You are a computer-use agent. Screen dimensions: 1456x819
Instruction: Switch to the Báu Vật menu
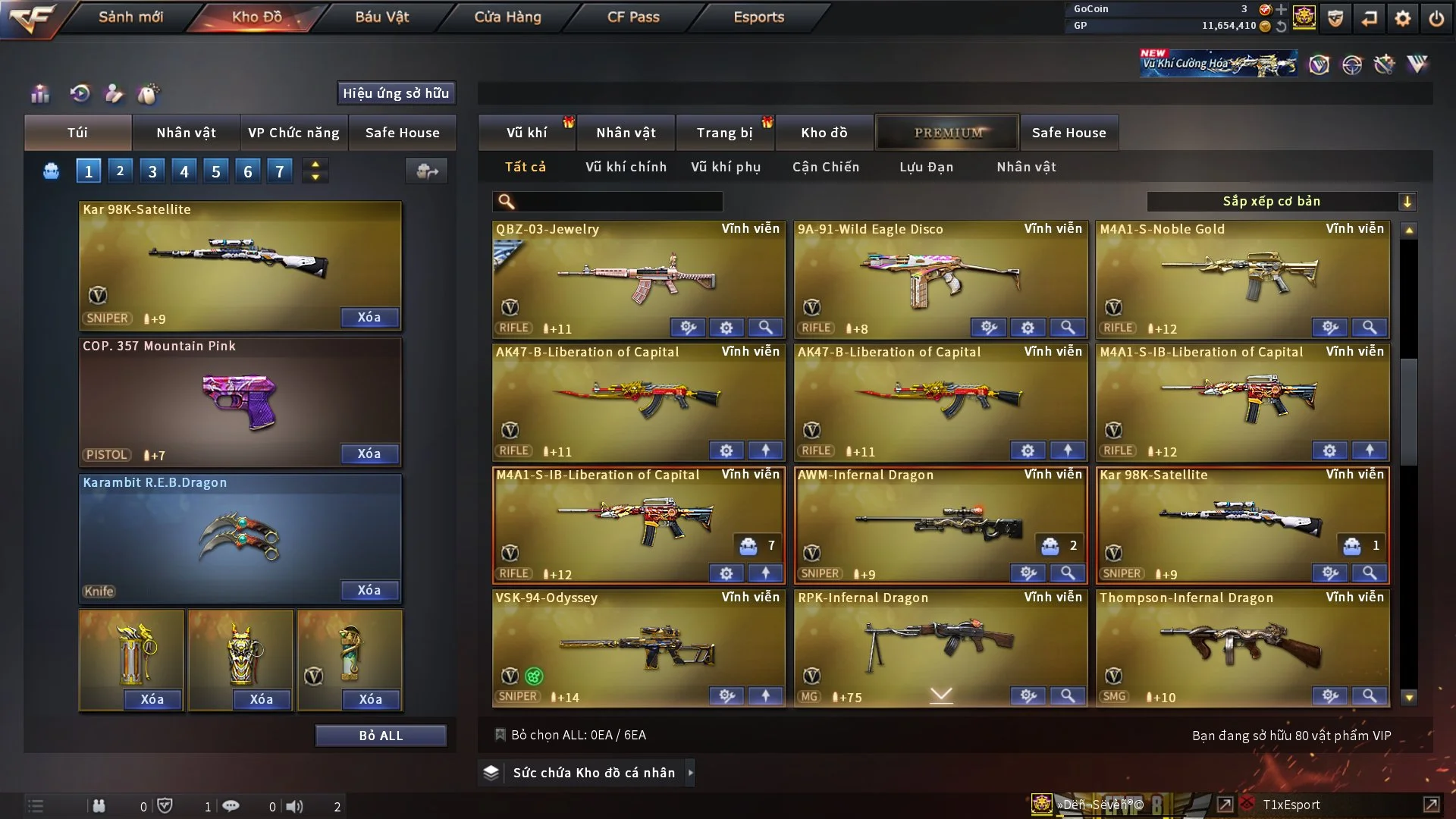coord(381,17)
